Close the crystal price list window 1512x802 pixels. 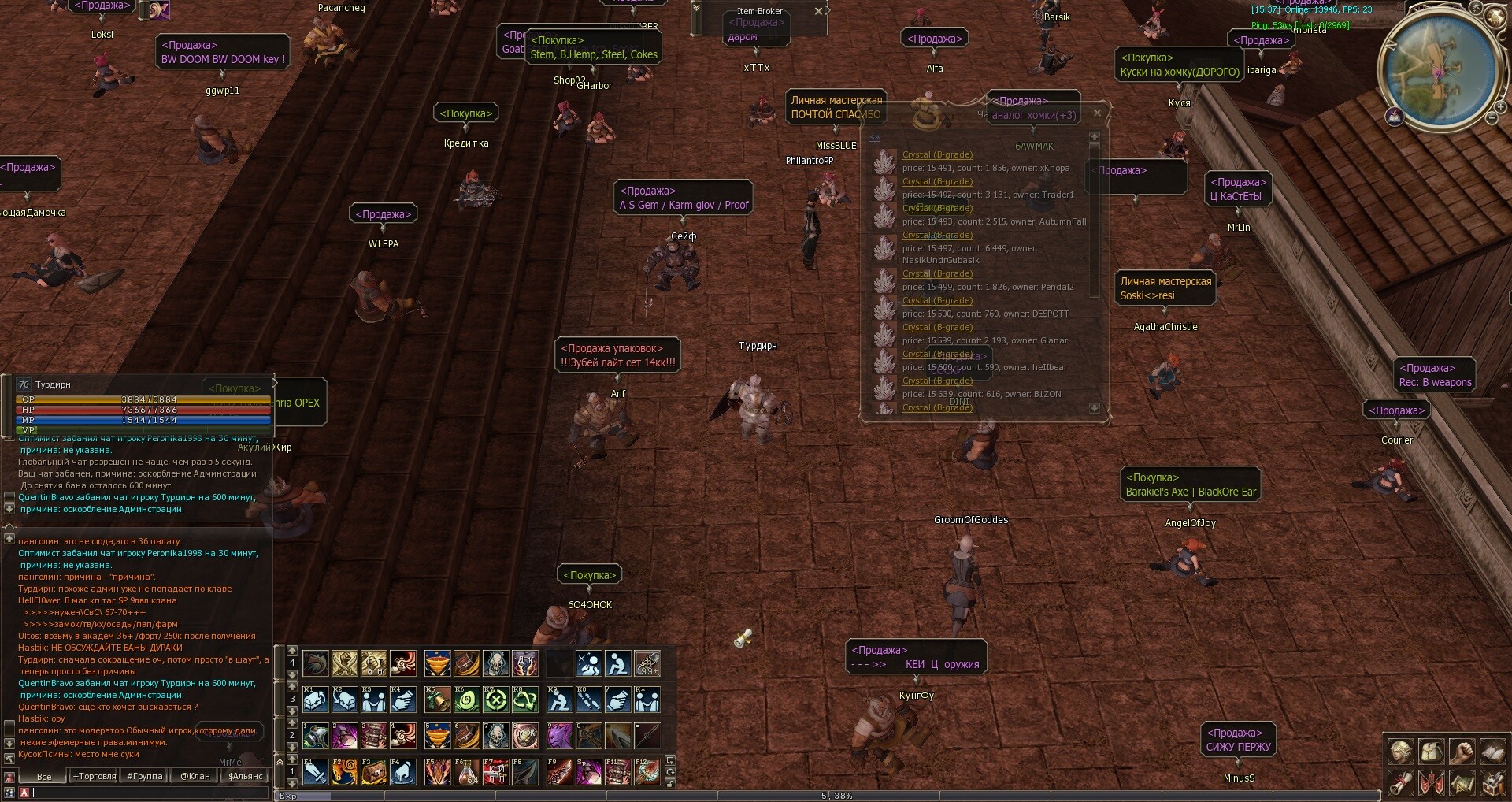click(x=1097, y=113)
